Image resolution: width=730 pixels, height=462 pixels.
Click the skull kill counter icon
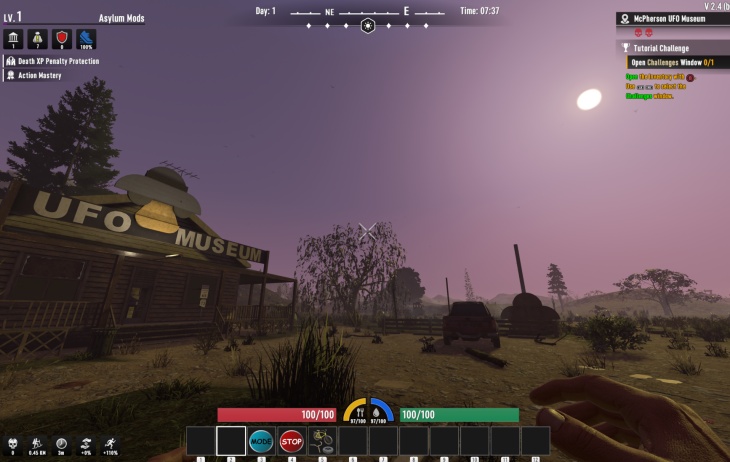click(12, 443)
